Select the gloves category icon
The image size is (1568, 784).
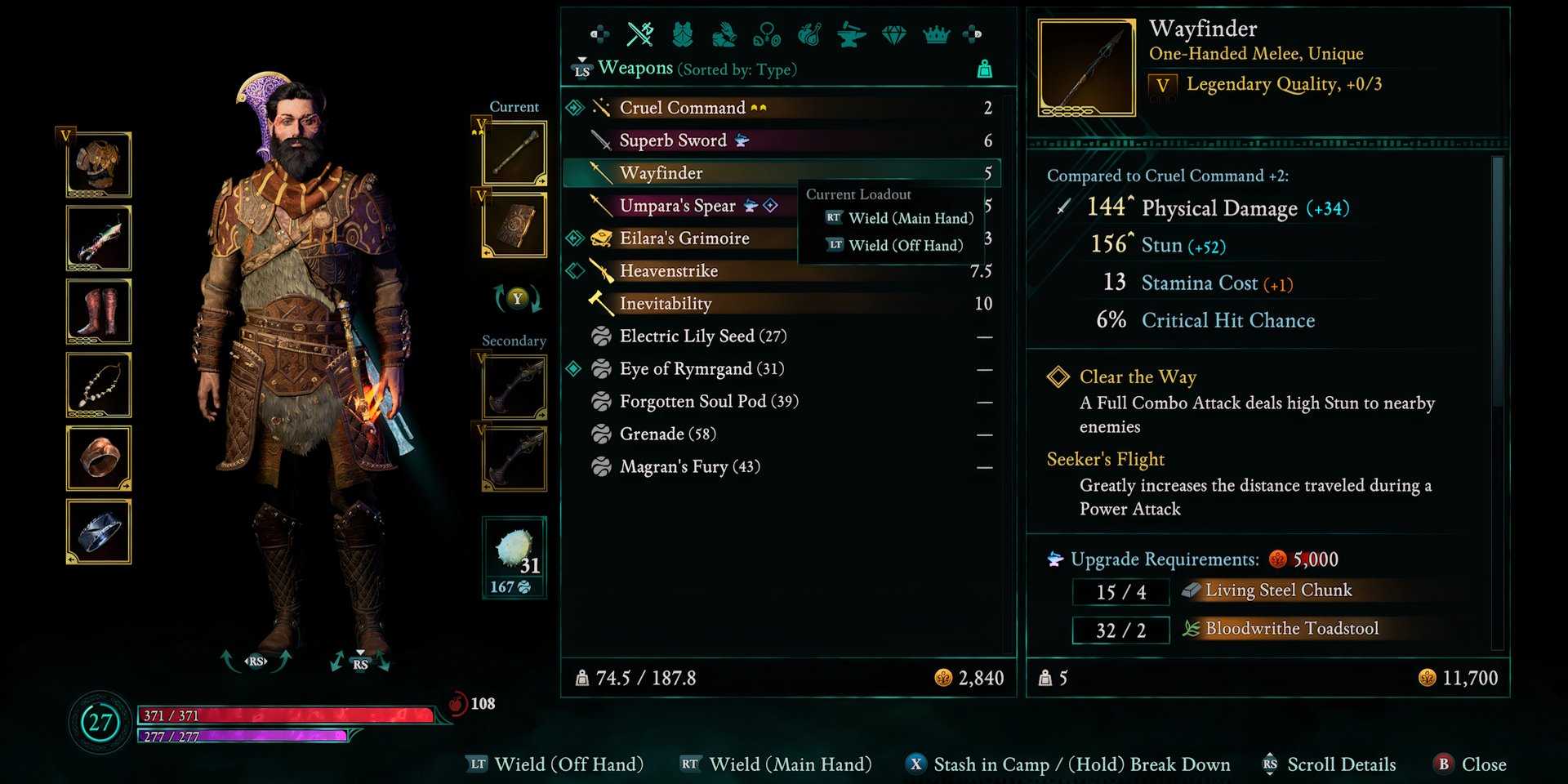725,33
